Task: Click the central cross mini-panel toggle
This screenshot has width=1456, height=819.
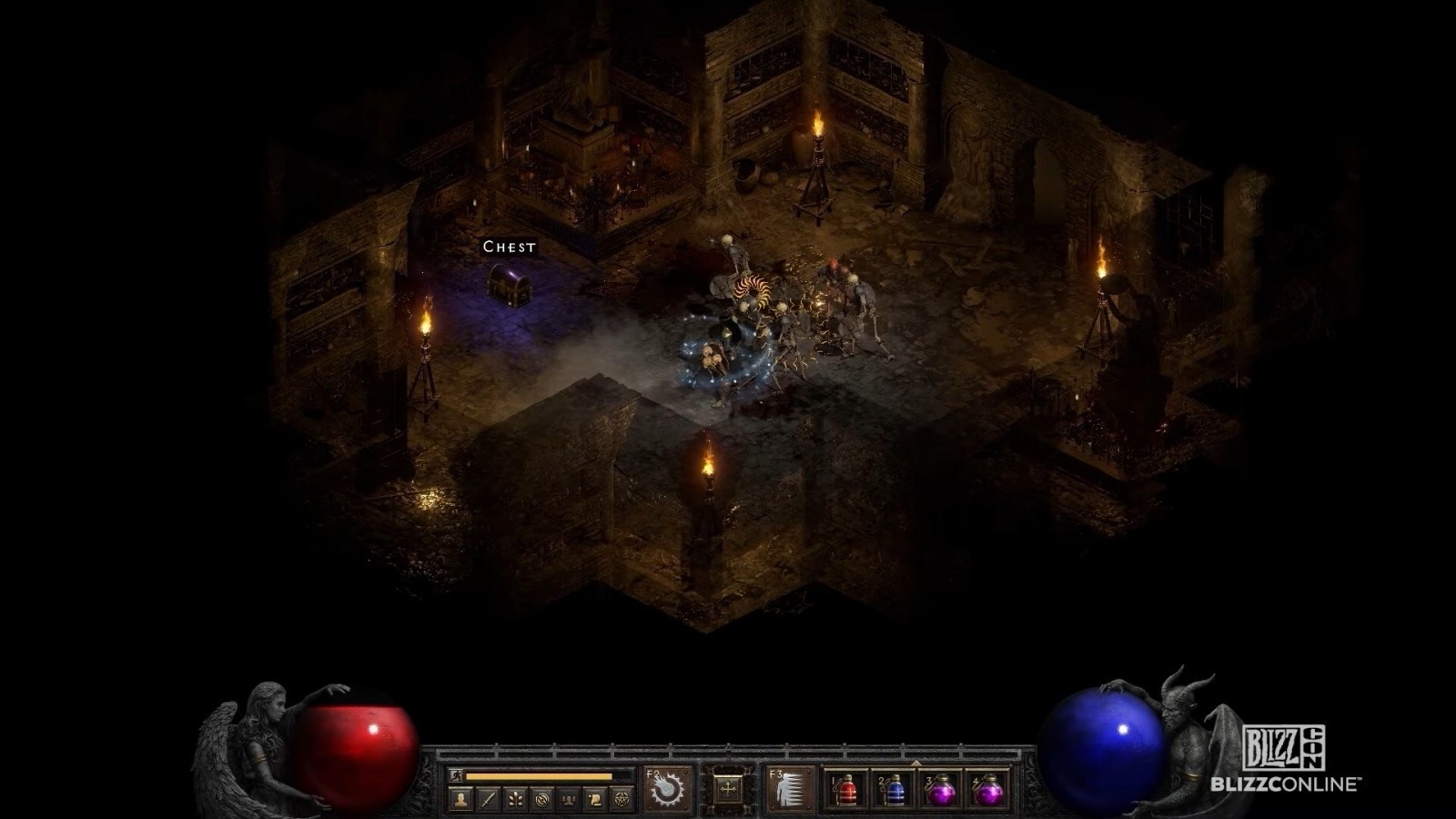Action: click(x=728, y=789)
